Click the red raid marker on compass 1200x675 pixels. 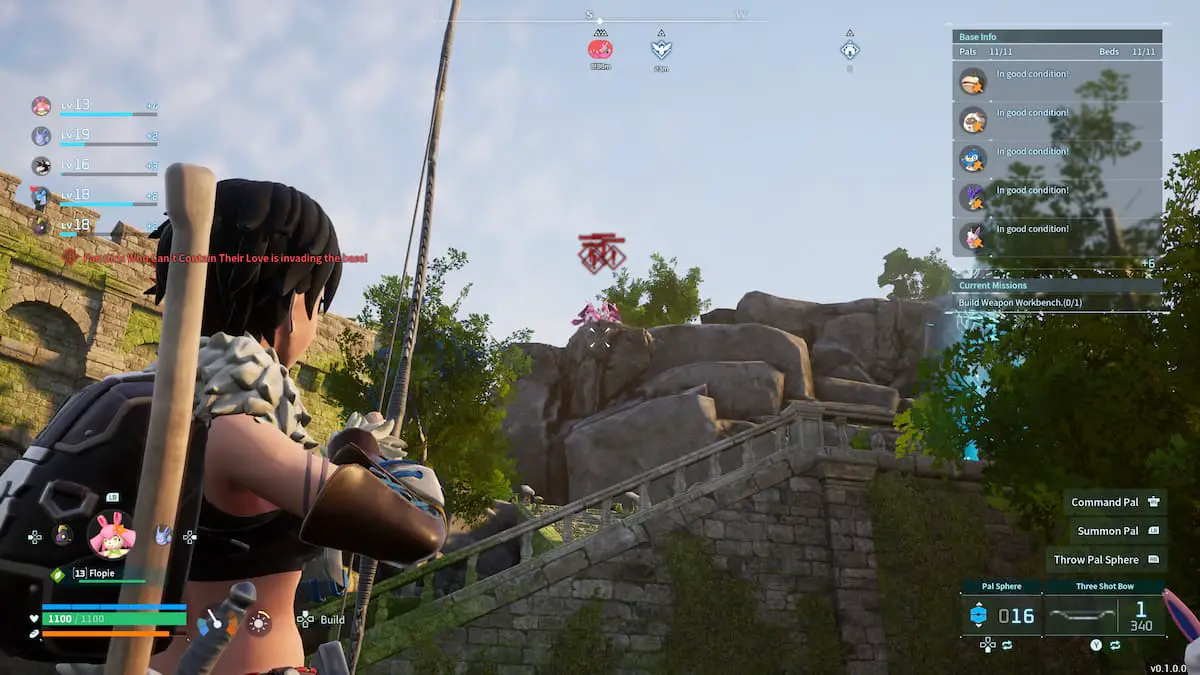(600, 48)
